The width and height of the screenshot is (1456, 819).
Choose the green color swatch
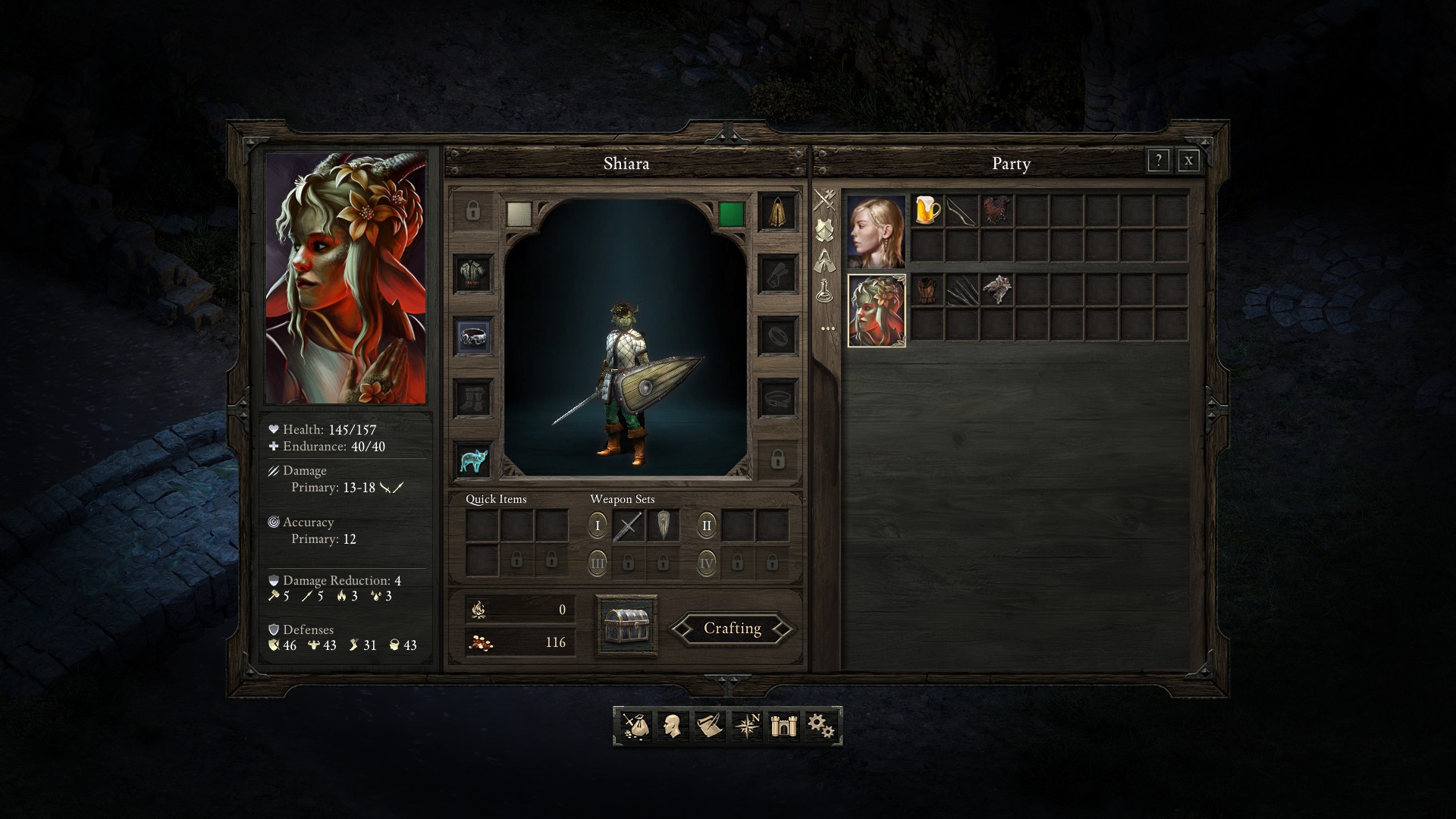[731, 214]
